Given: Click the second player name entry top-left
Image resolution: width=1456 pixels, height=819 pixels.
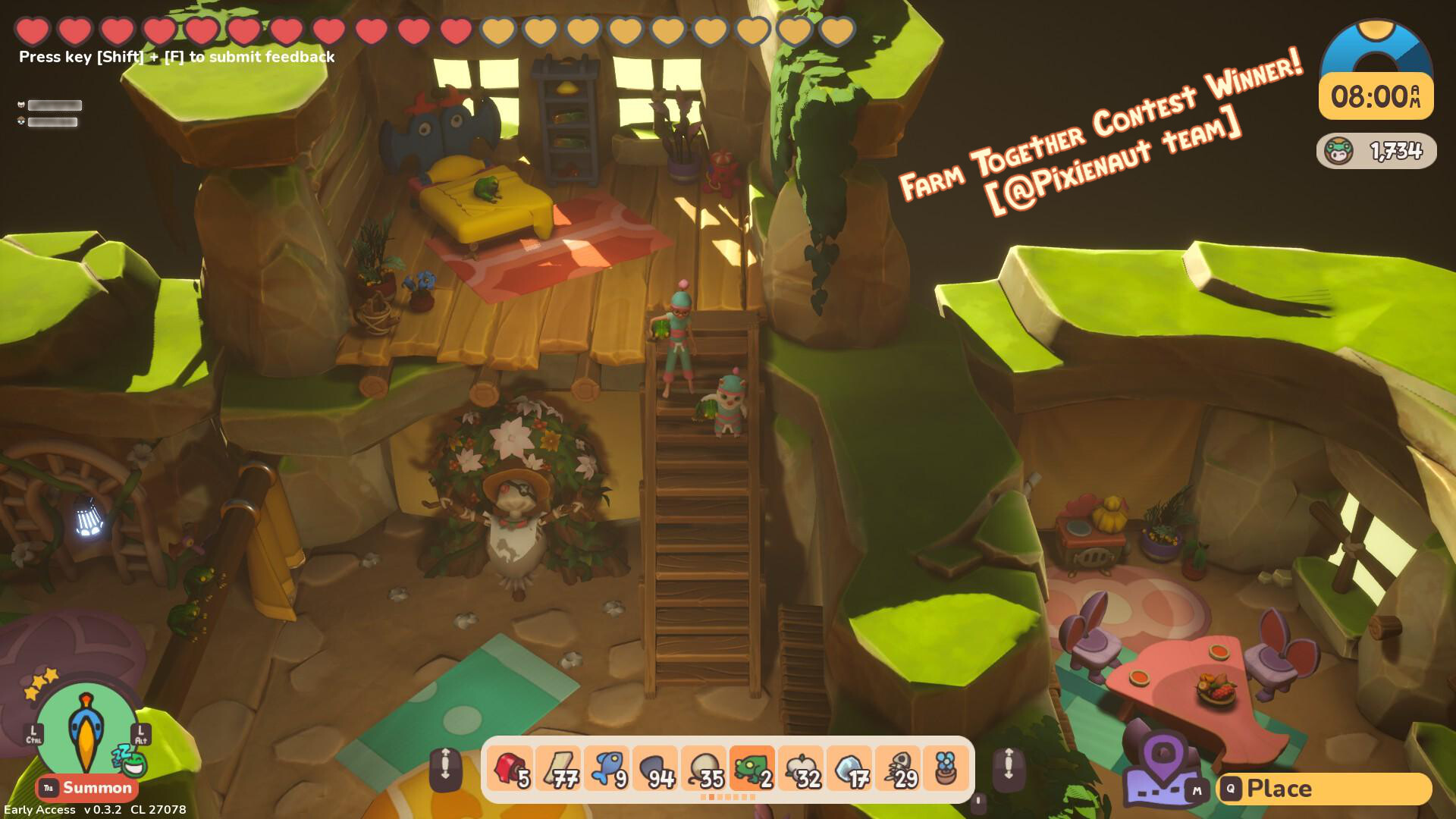Looking at the screenshot, I should click(53, 121).
